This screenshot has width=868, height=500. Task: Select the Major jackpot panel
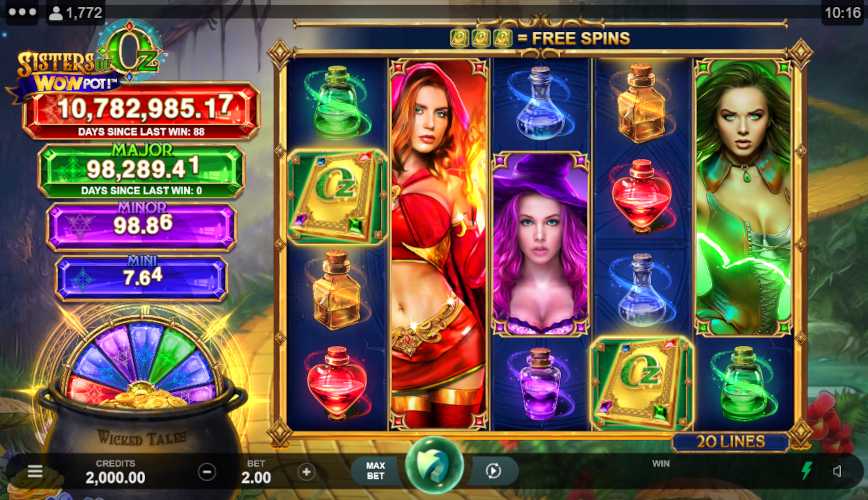pos(141,169)
